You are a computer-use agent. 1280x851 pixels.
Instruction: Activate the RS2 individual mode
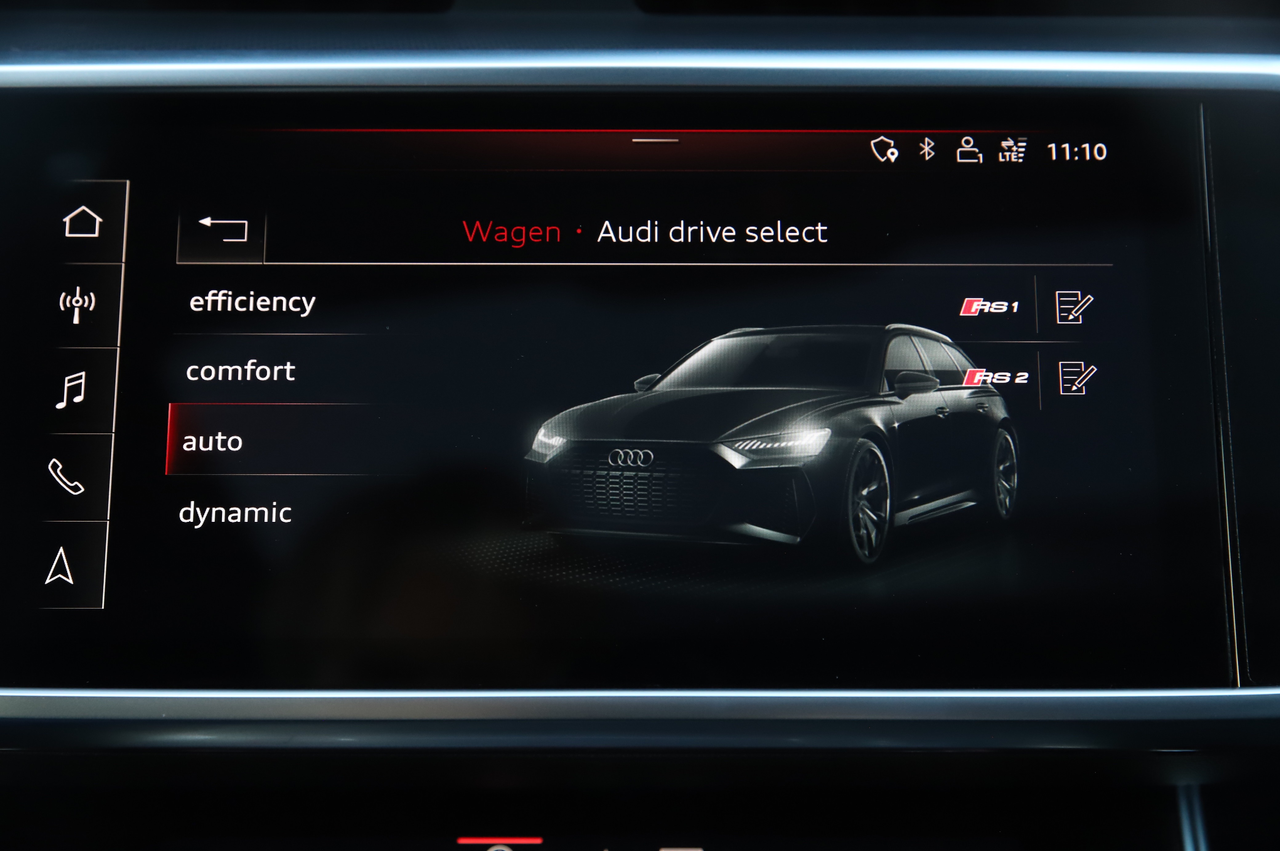[x=995, y=377]
